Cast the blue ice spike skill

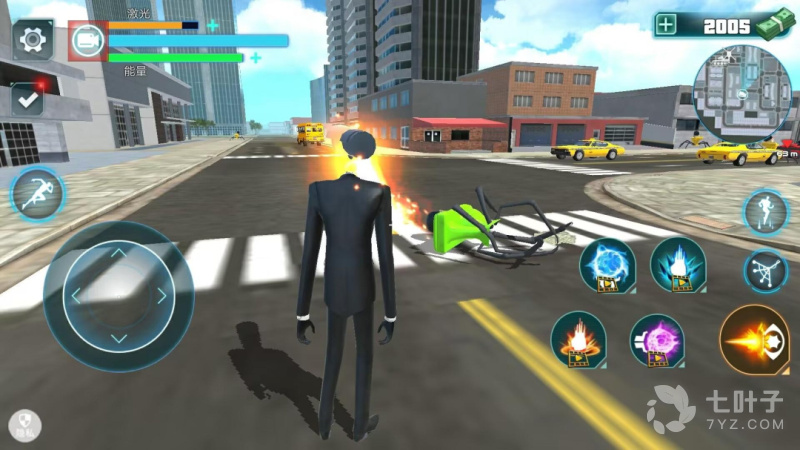(678, 265)
